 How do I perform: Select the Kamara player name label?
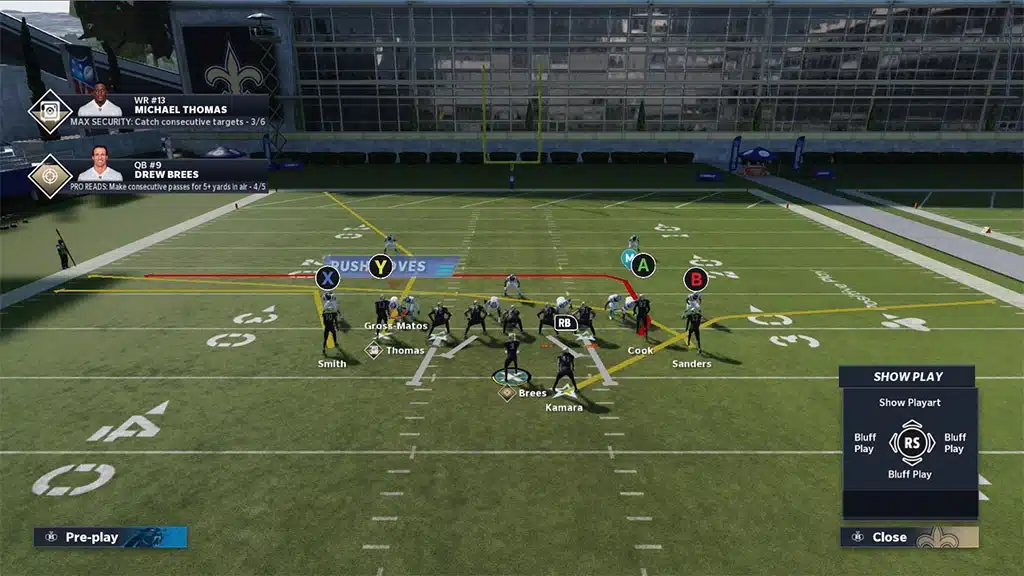[x=564, y=407]
